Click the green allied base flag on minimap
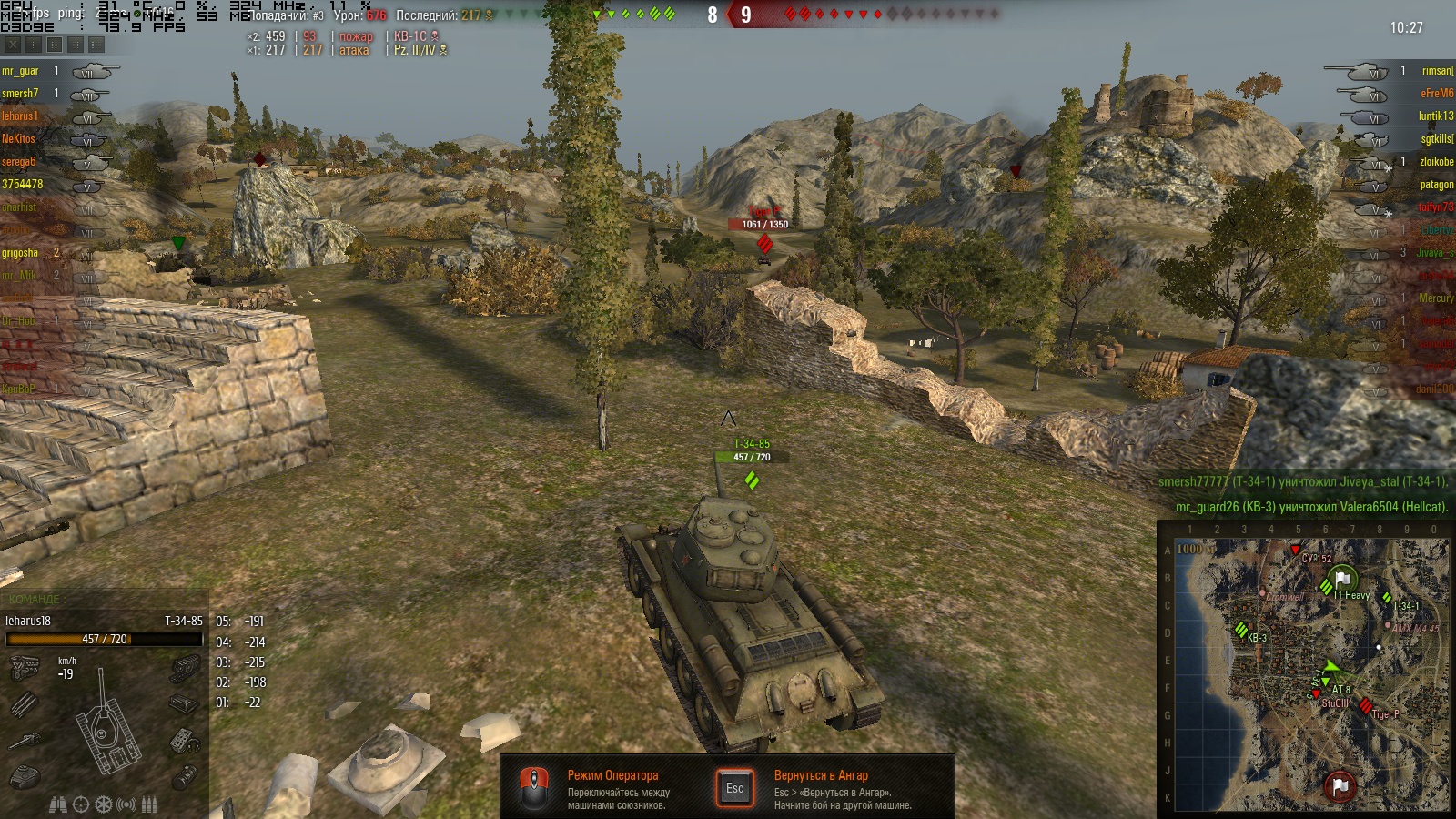Image resolution: width=1456 pixels, height=819 pixels. 1342,579
